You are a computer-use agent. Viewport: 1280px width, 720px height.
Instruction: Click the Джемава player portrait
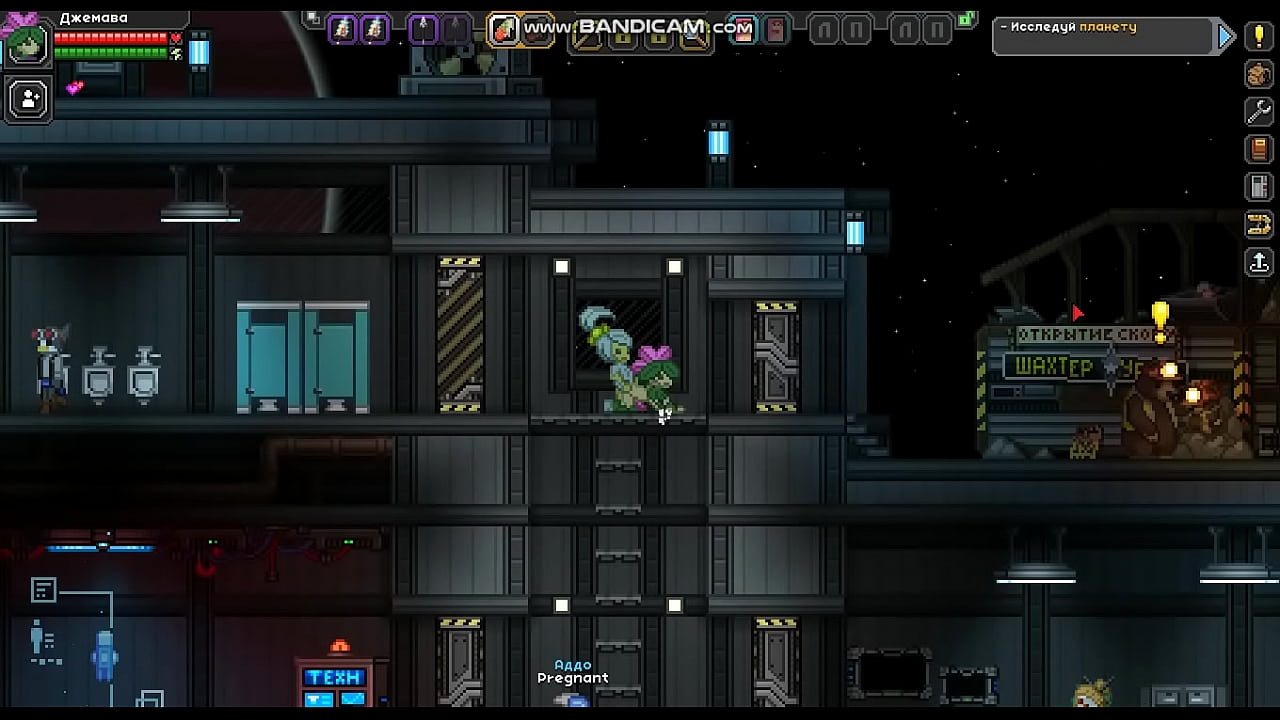[x=26, y=44]
